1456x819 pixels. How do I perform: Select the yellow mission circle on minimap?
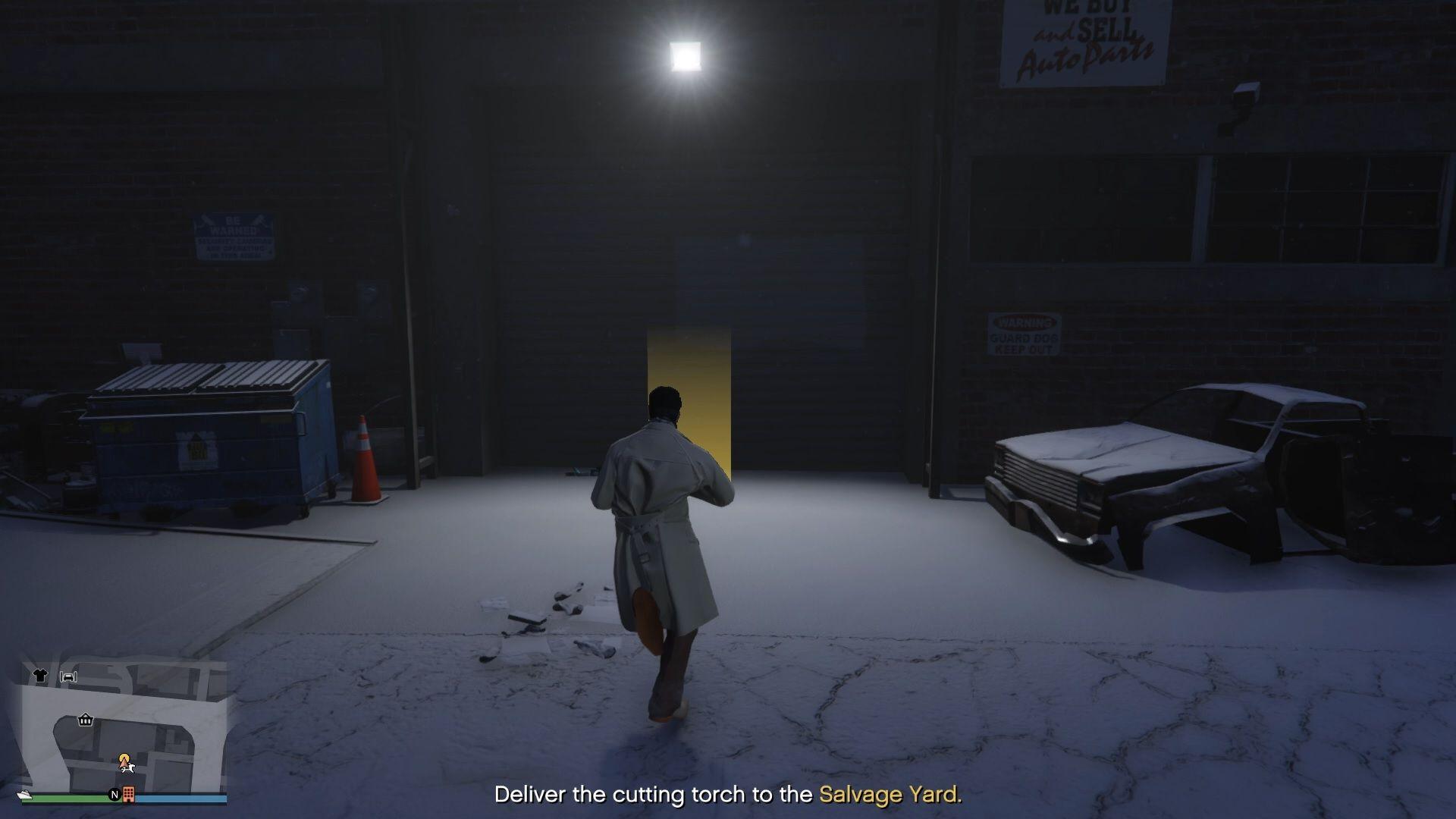[x=125, y=758]
